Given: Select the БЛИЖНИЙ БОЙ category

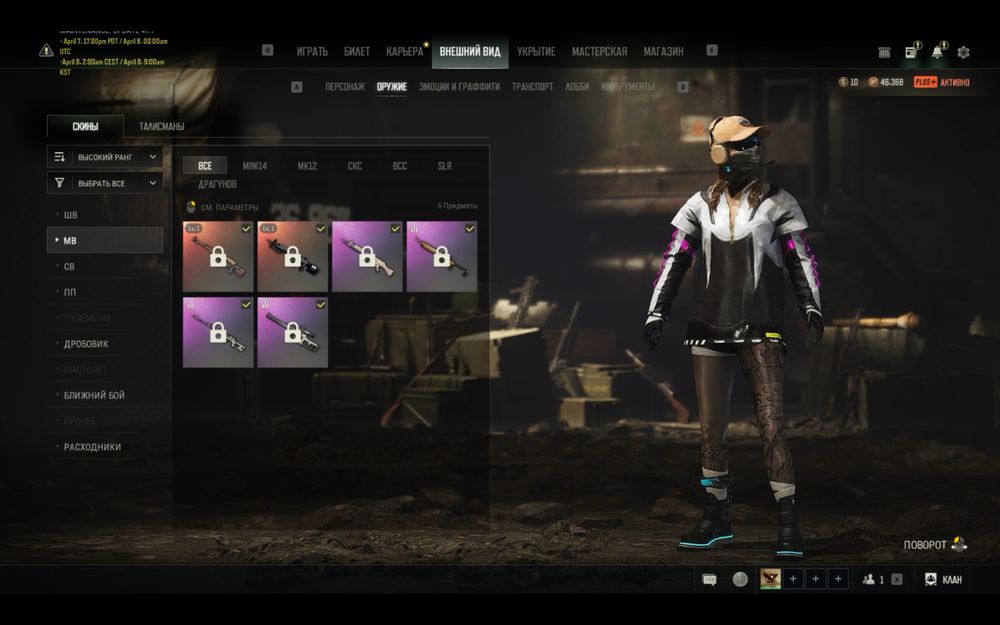Looking at the screenshot, I should pyautogui.click(x=94, y=396).
